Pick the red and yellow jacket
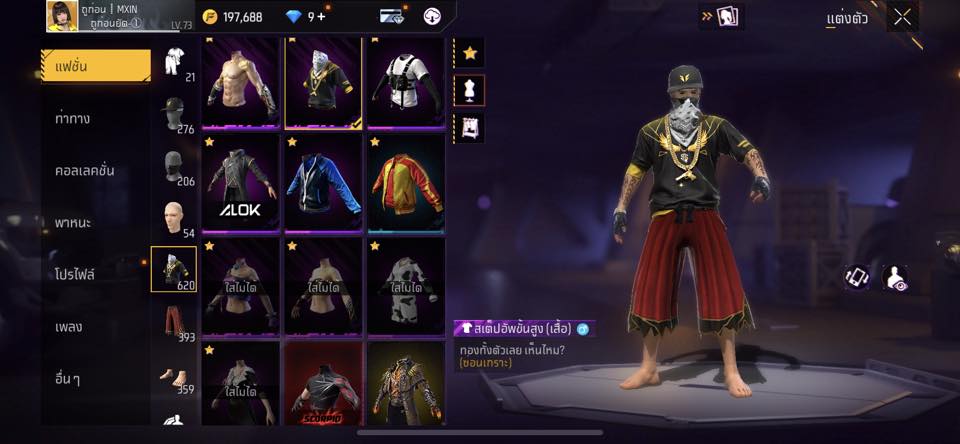Screen dimensions: 960x444 tap(405, 183)
